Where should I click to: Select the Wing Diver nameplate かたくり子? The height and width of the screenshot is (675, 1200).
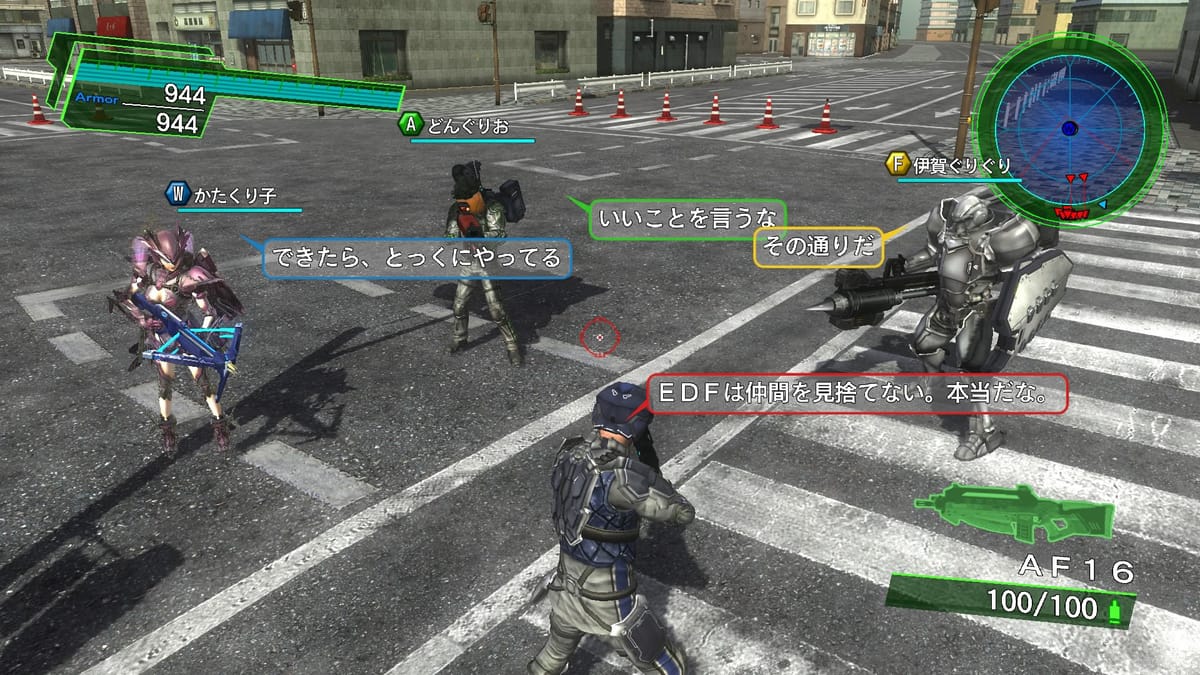(232, 195)
